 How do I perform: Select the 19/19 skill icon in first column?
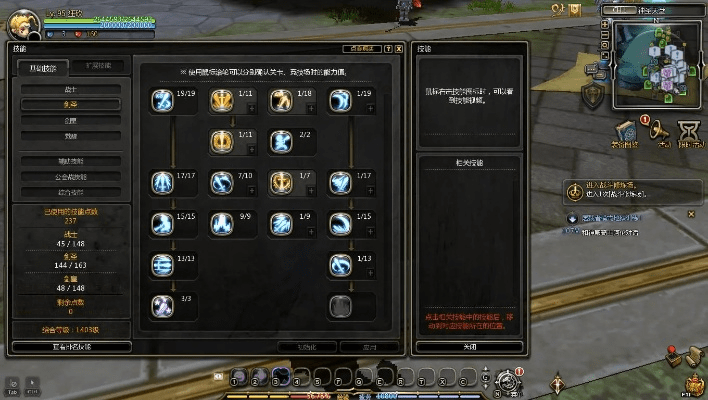[x=162, y=100]
